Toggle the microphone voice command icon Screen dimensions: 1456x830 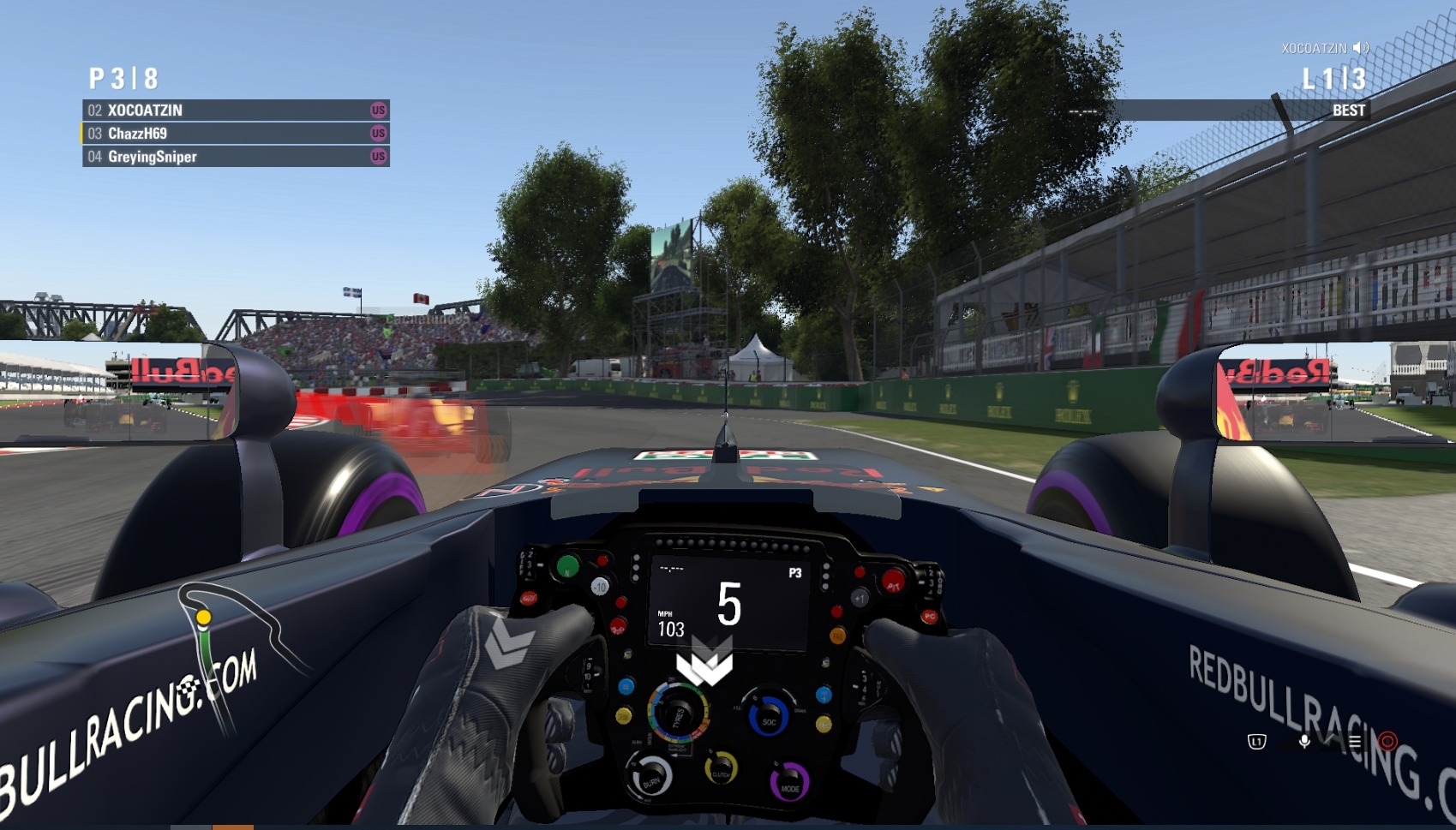coord(1303,742)
